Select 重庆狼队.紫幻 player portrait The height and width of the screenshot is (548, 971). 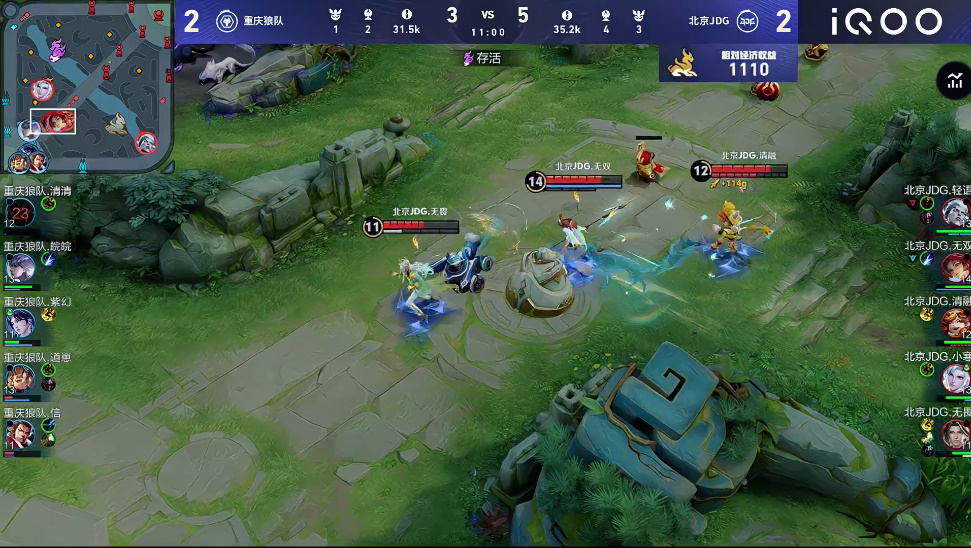[20, 323]
